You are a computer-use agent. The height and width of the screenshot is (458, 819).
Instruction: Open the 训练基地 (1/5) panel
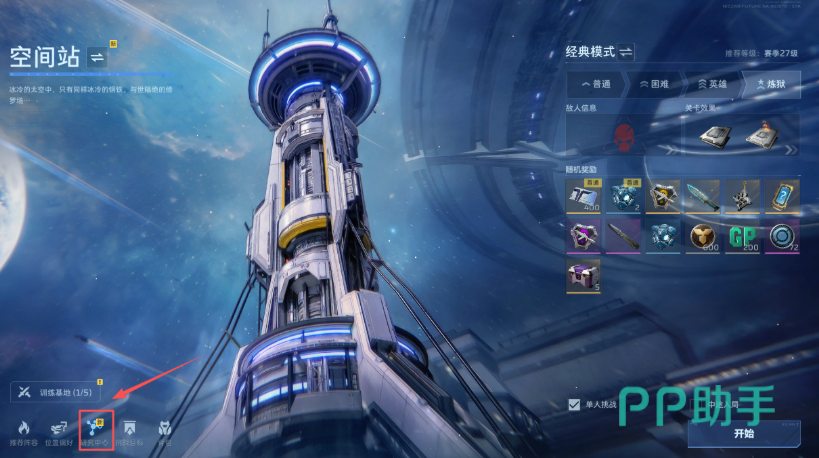point(56,392)
